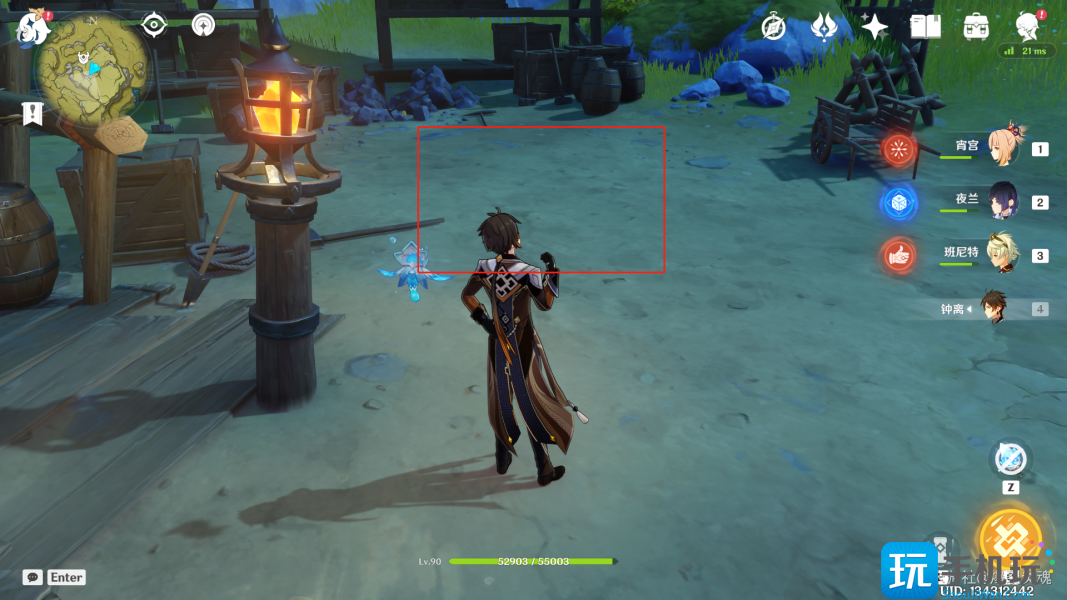Select active character 钟离 in party list

pos(993,308)
